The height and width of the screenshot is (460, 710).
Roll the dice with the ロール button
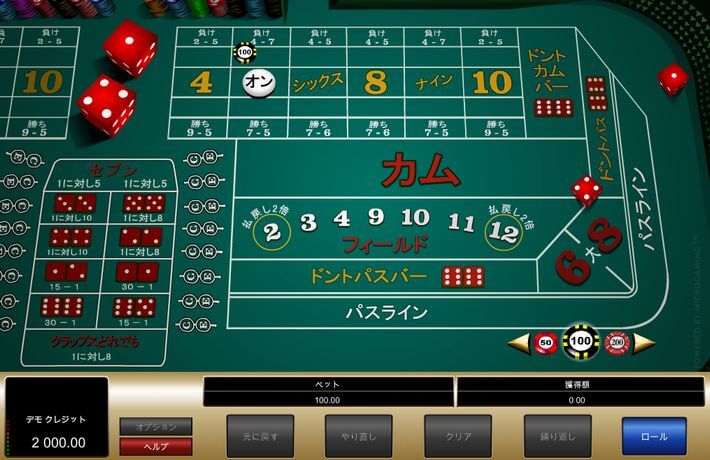[654, 436]
